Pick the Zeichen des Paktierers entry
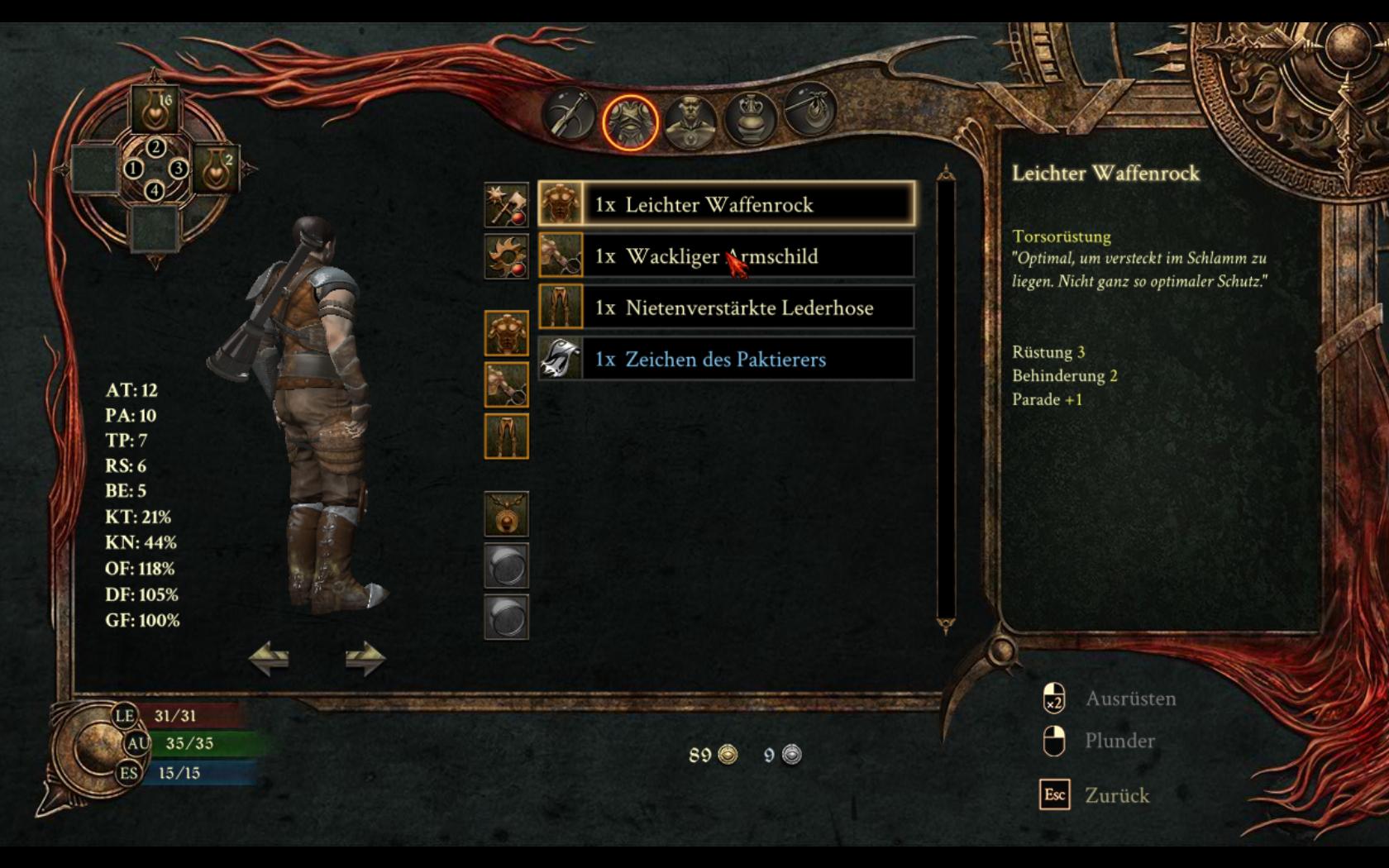The image size is (1389, 868). point(726,359)
